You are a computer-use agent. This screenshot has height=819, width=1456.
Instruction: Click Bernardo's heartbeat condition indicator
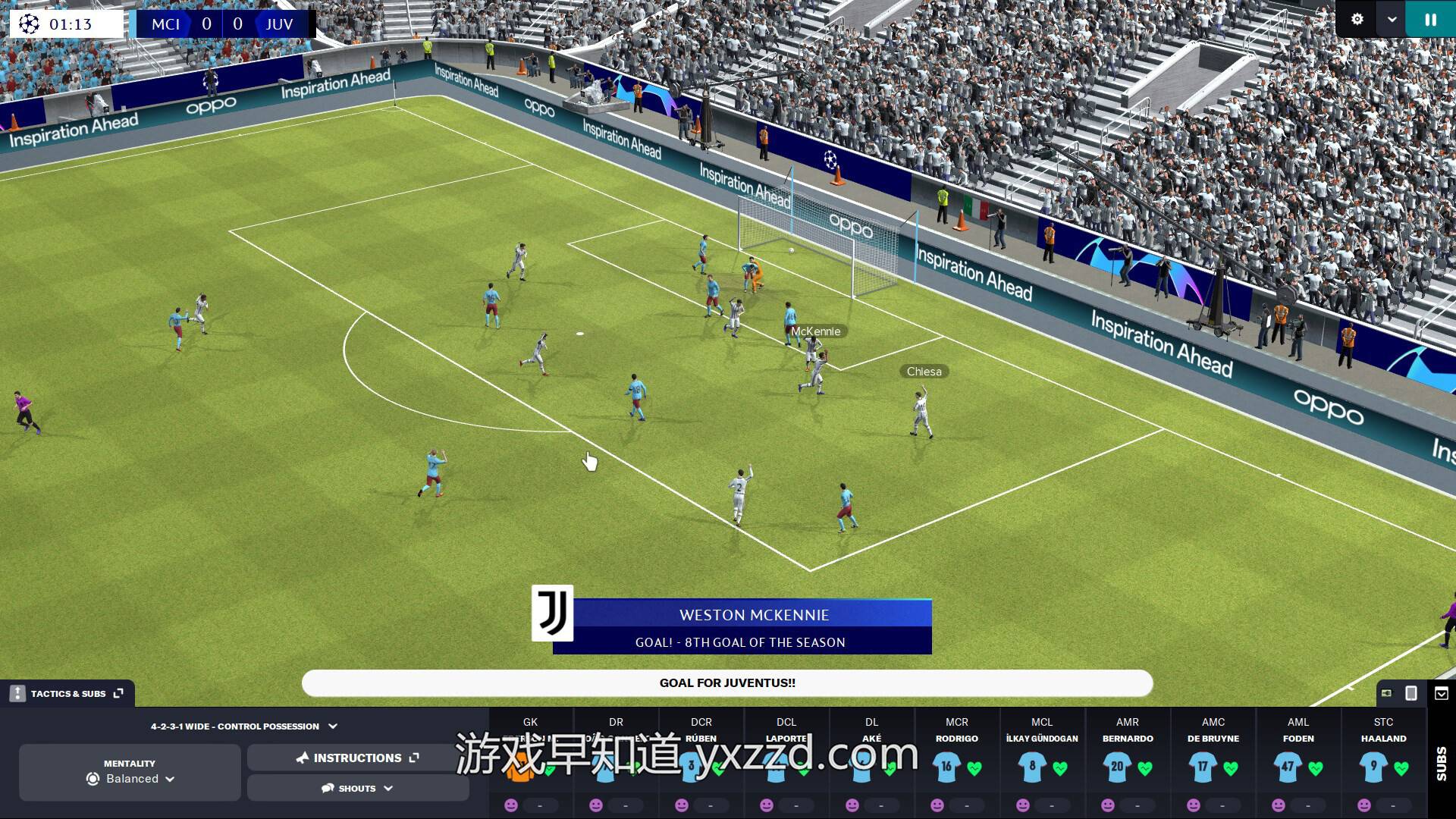pos(1144,767)
